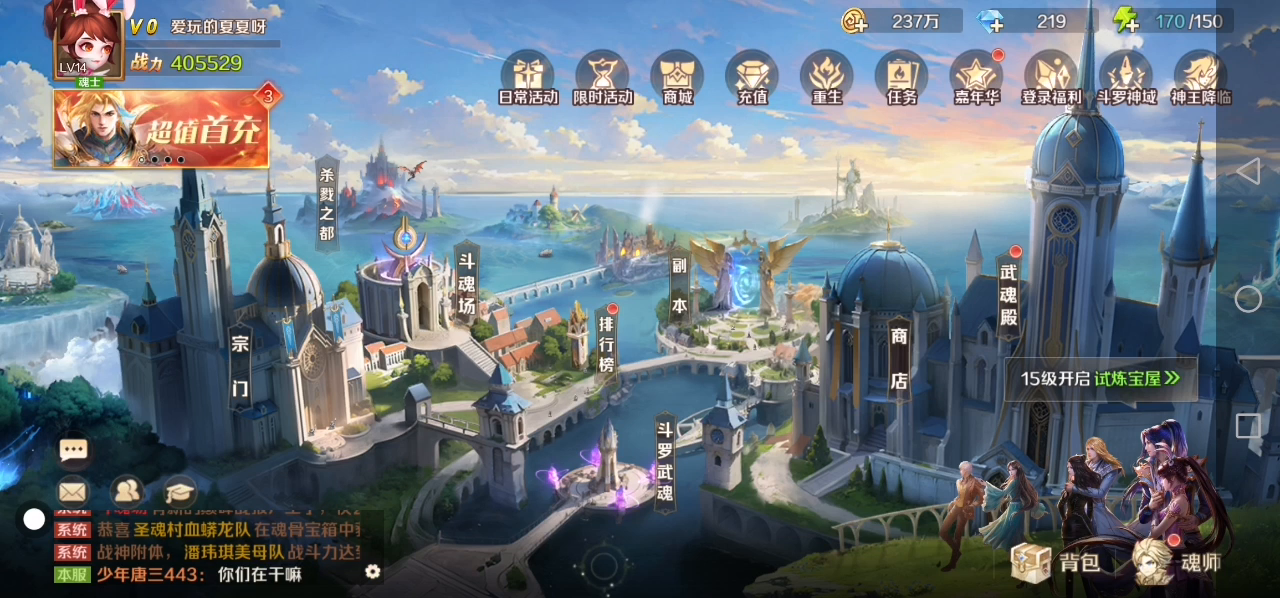The height and width of the screenshot is (598, 1280).
Task: Open the 斗罗神域 icon
Action: pyautogui.click(x=1126, y=76)
